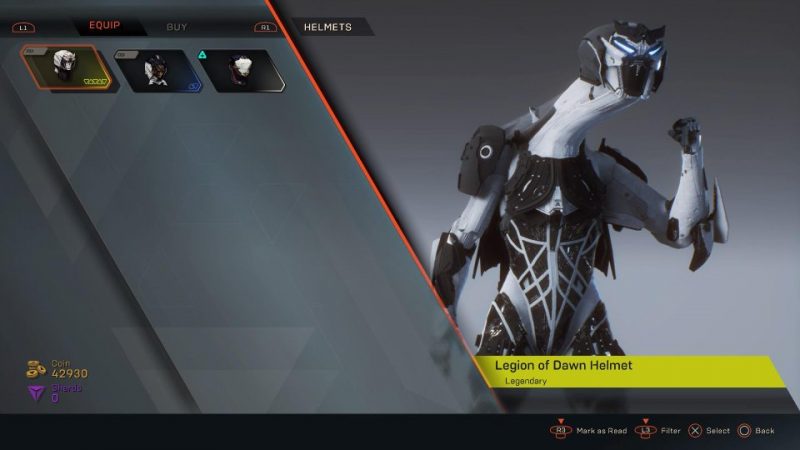Image resolution: width=800 pixels, height=450 pixels.
Task: Switch to the Equip tab
Action: [105, 26]
